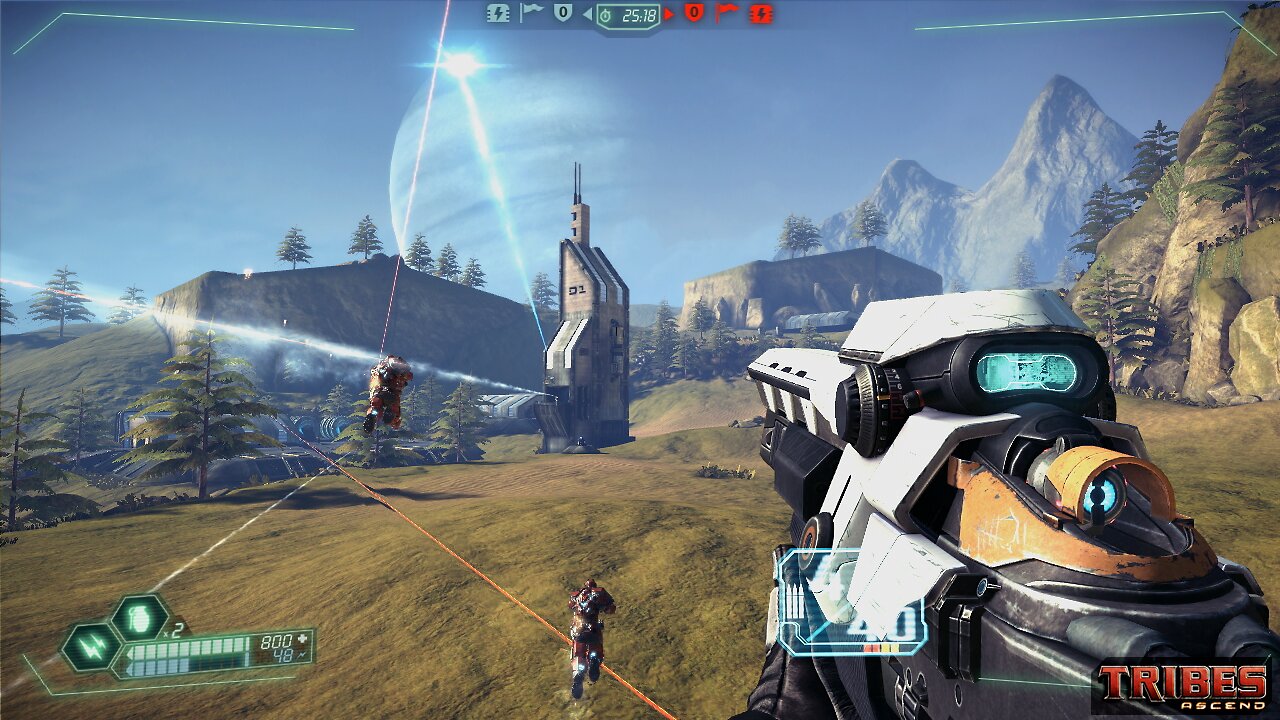Select the red team generator icon
Screen dimensions: 1280x720
pyautogui.click(x=761, y=13)
